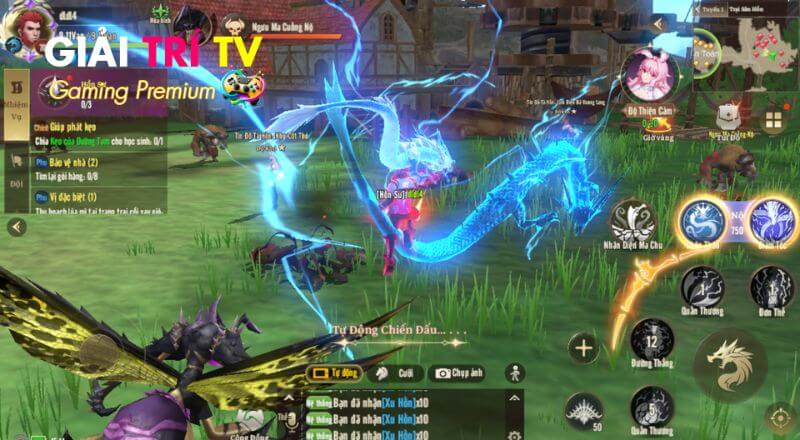Switch to the Đội team tab
Screen dimensions: 800x440
[x=17, y=170]
